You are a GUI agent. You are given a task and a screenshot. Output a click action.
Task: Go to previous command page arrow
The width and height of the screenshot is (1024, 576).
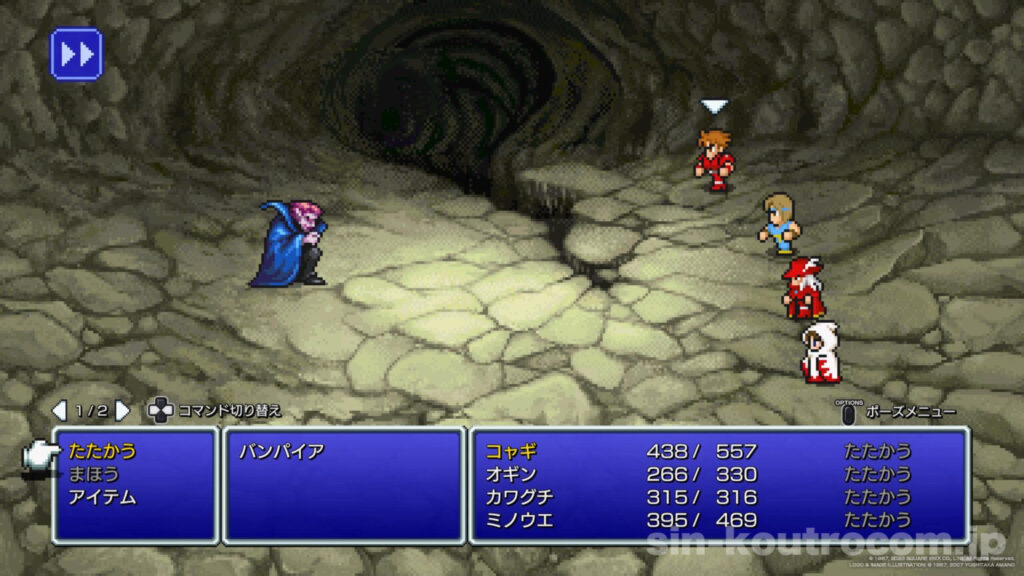(x=59, y=410)
